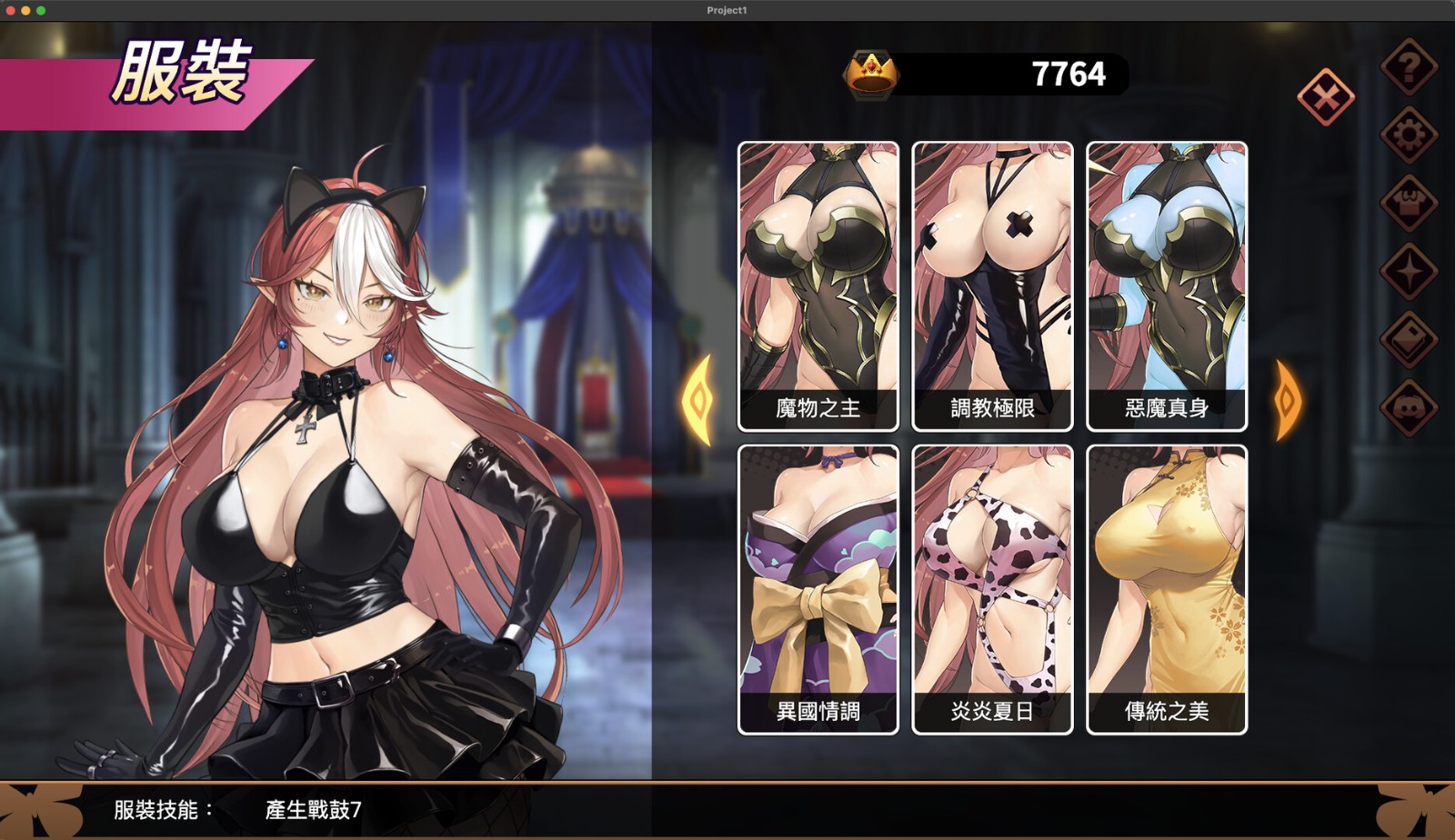Open the book icon in the sidebar
Image resolution: width=1455 pixels, height=840 pixels.
(1409, 340)
